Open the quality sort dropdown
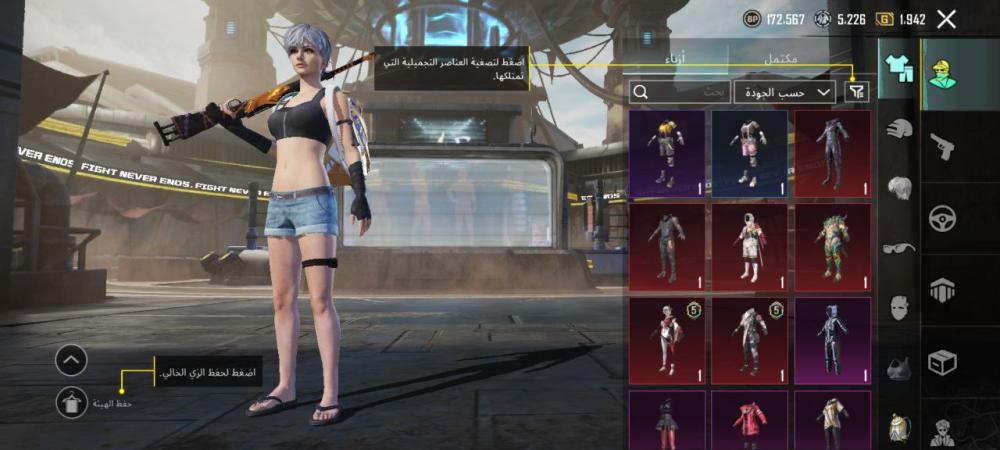 coord(785,92)
